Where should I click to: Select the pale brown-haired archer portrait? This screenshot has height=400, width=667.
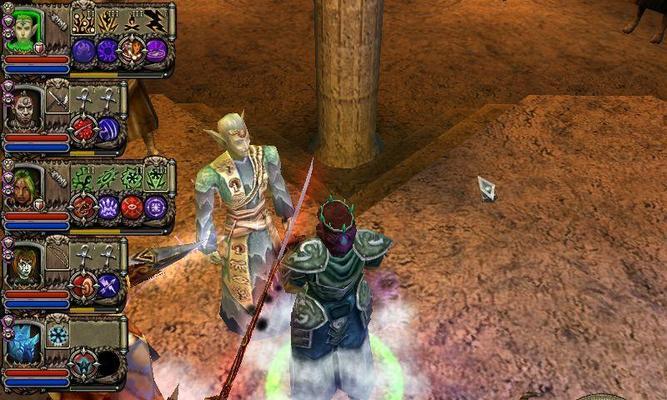click(22, 264)
